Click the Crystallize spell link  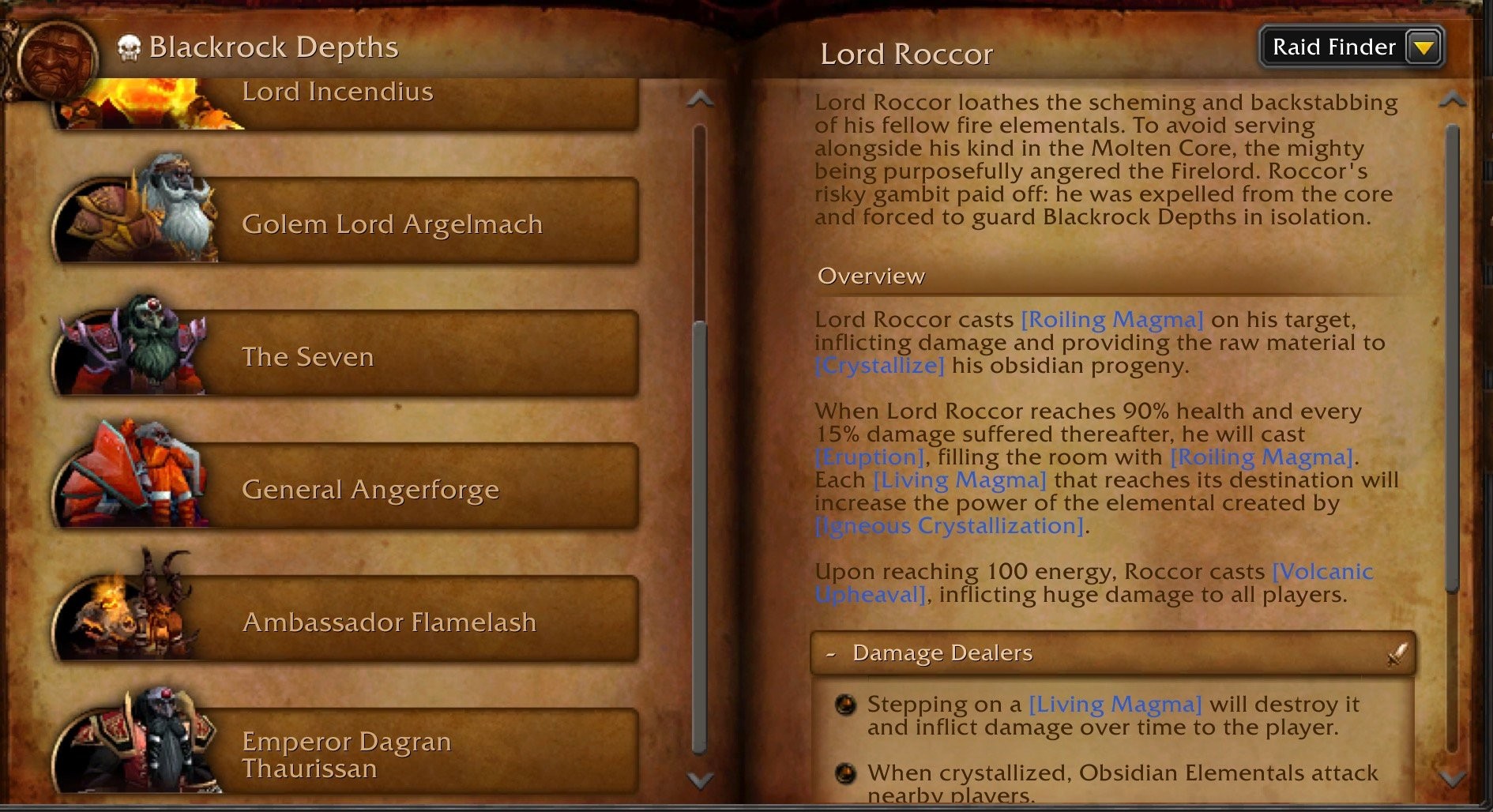[x=880, y=366]
